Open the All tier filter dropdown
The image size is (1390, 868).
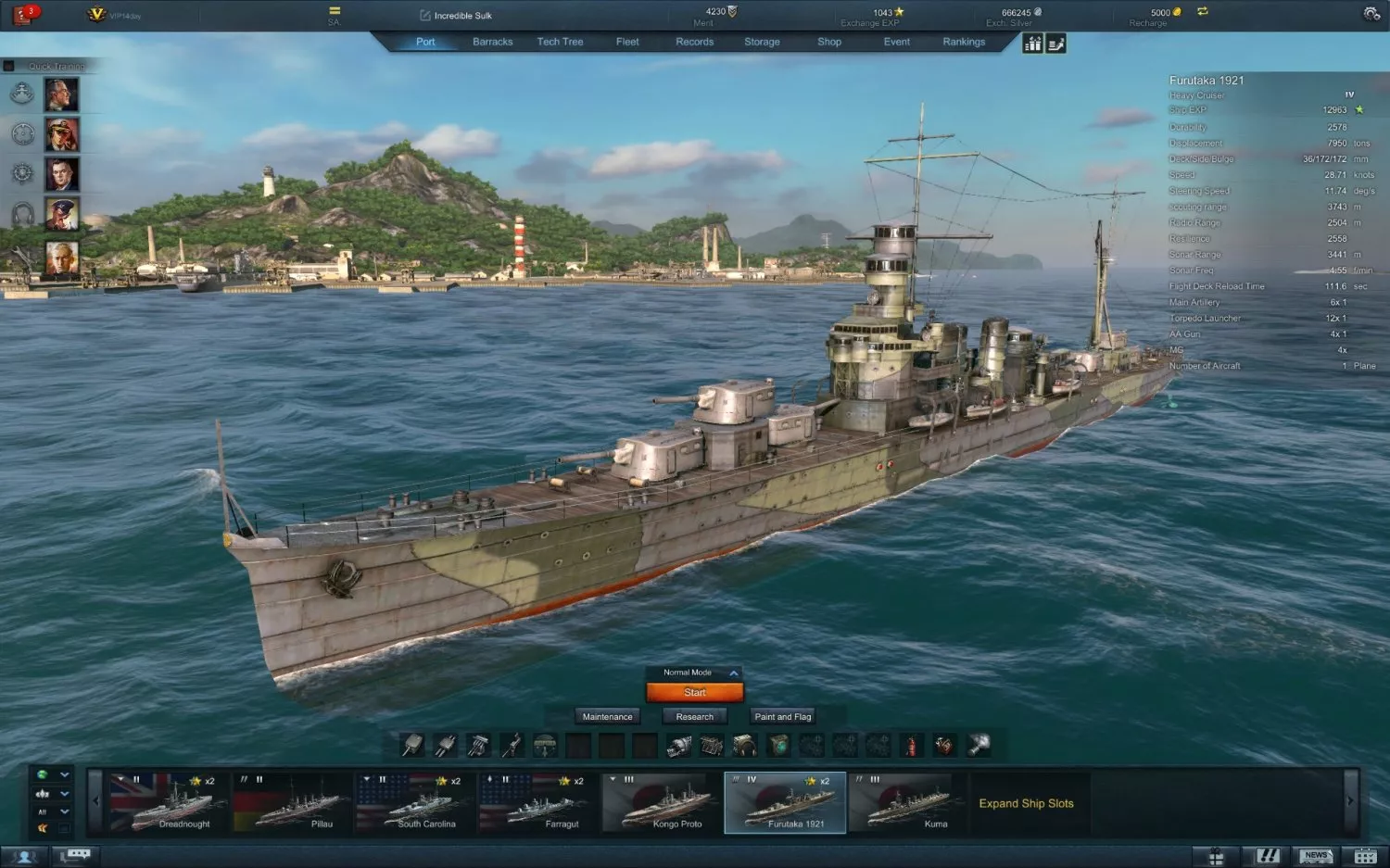(52, 812)
